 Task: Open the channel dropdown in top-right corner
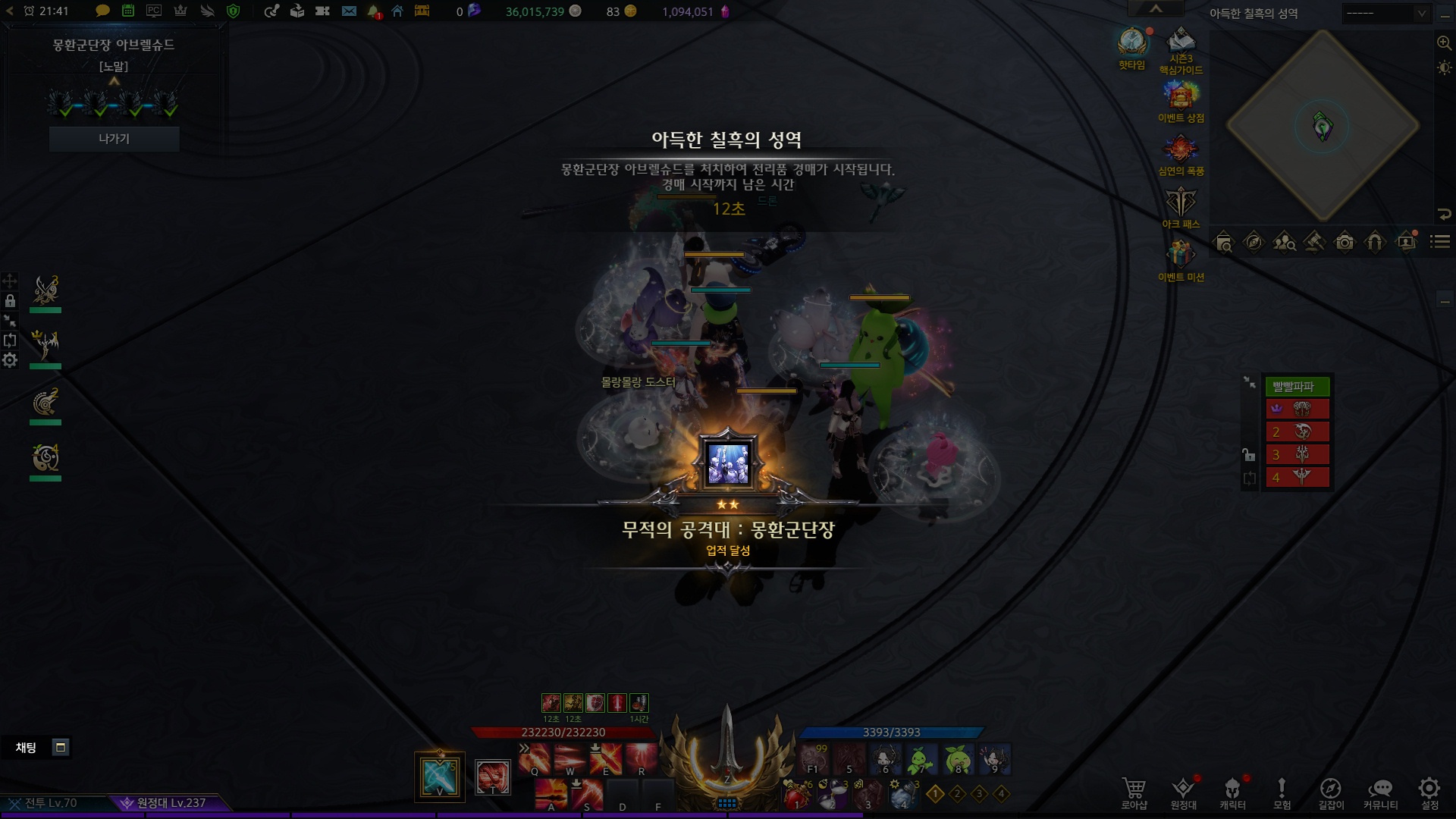(1386, 13)
